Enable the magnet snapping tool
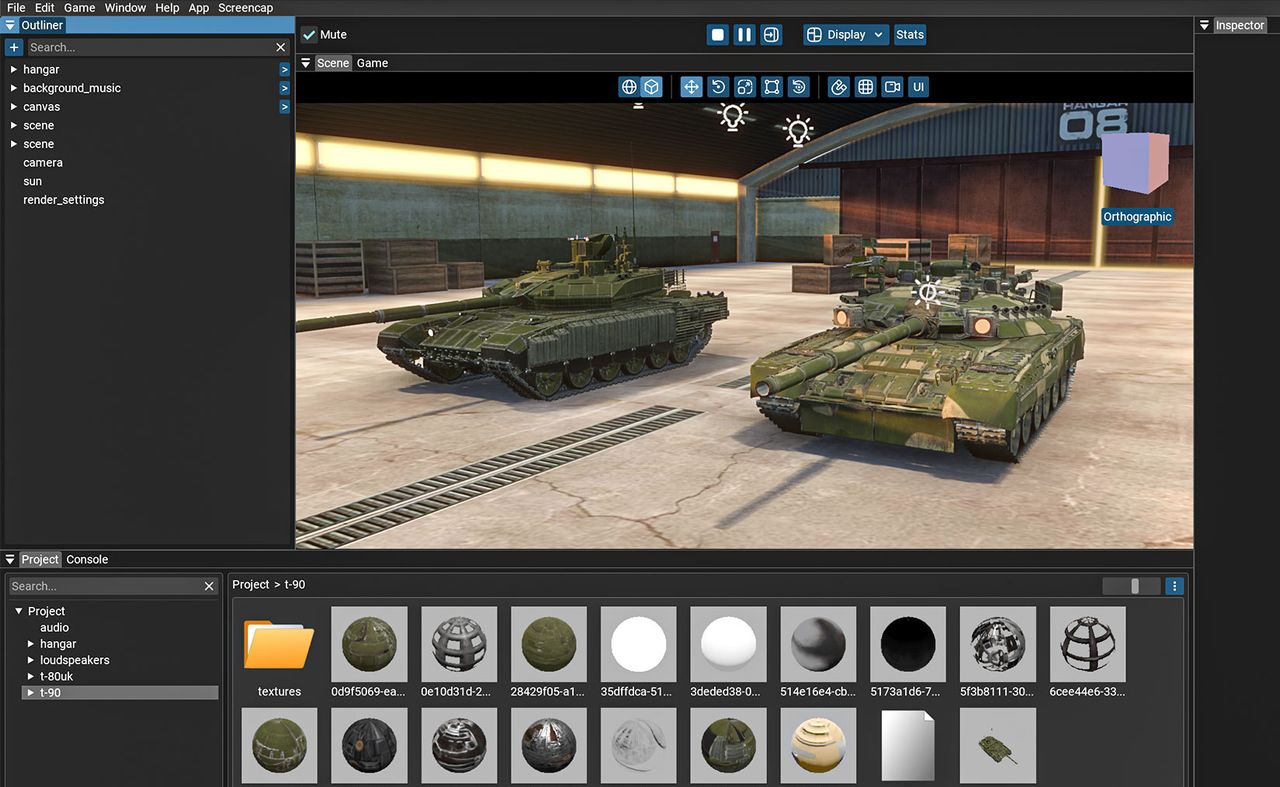This screenshot has height=787, width=1280. coord(839,87)
